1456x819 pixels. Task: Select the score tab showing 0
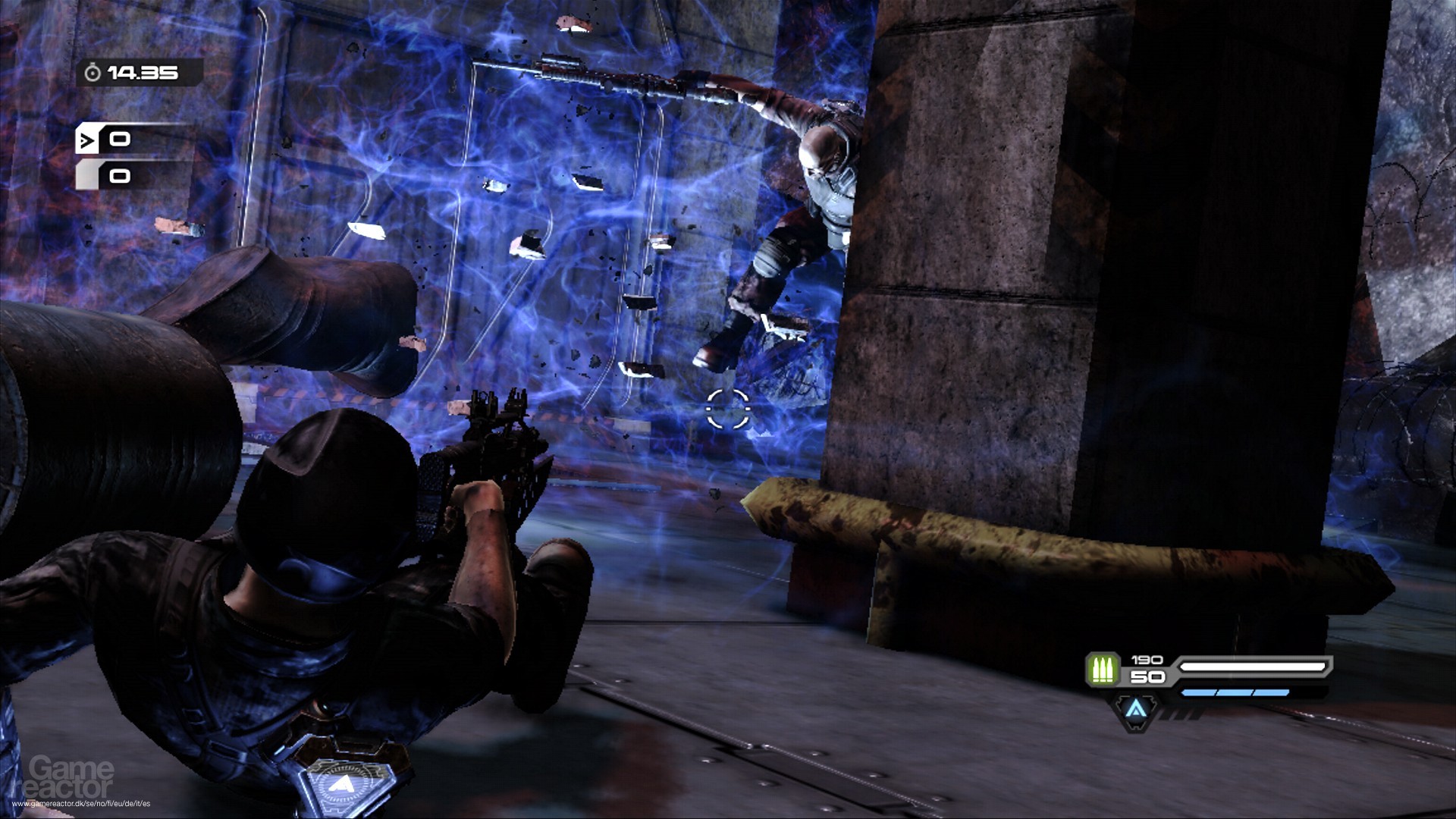pos(118,138)
